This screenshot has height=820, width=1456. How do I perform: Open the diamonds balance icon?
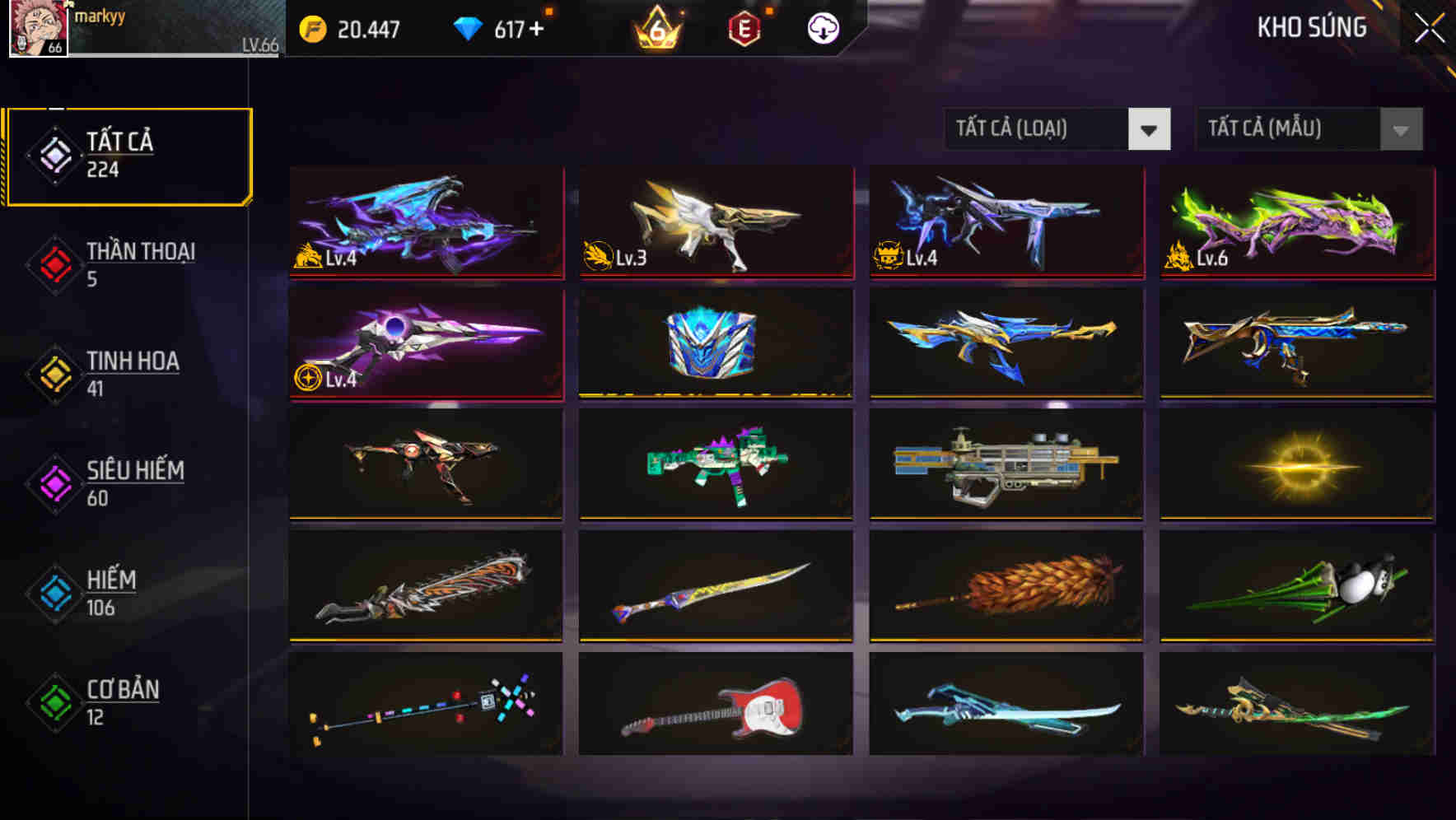pos(467,27)
